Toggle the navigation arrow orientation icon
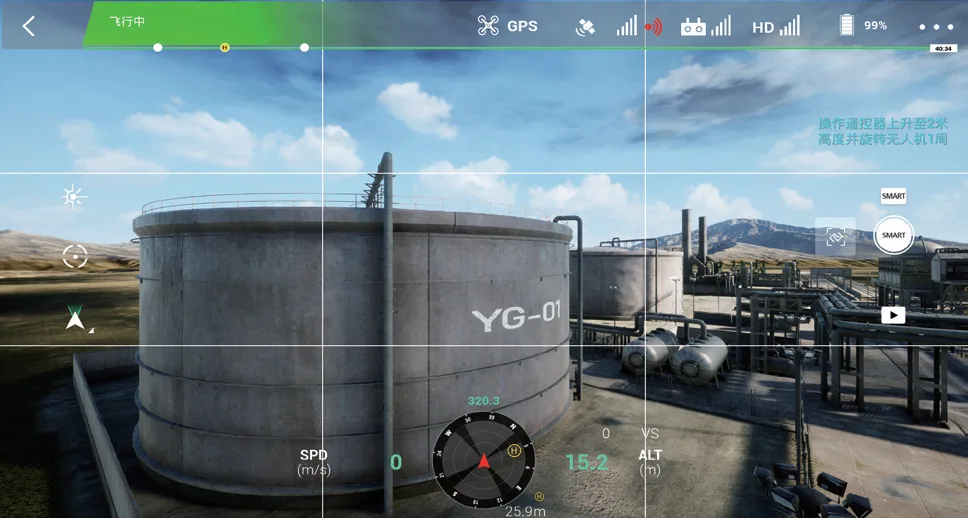This screenshot has width=968, height=518. click(75, 318)
